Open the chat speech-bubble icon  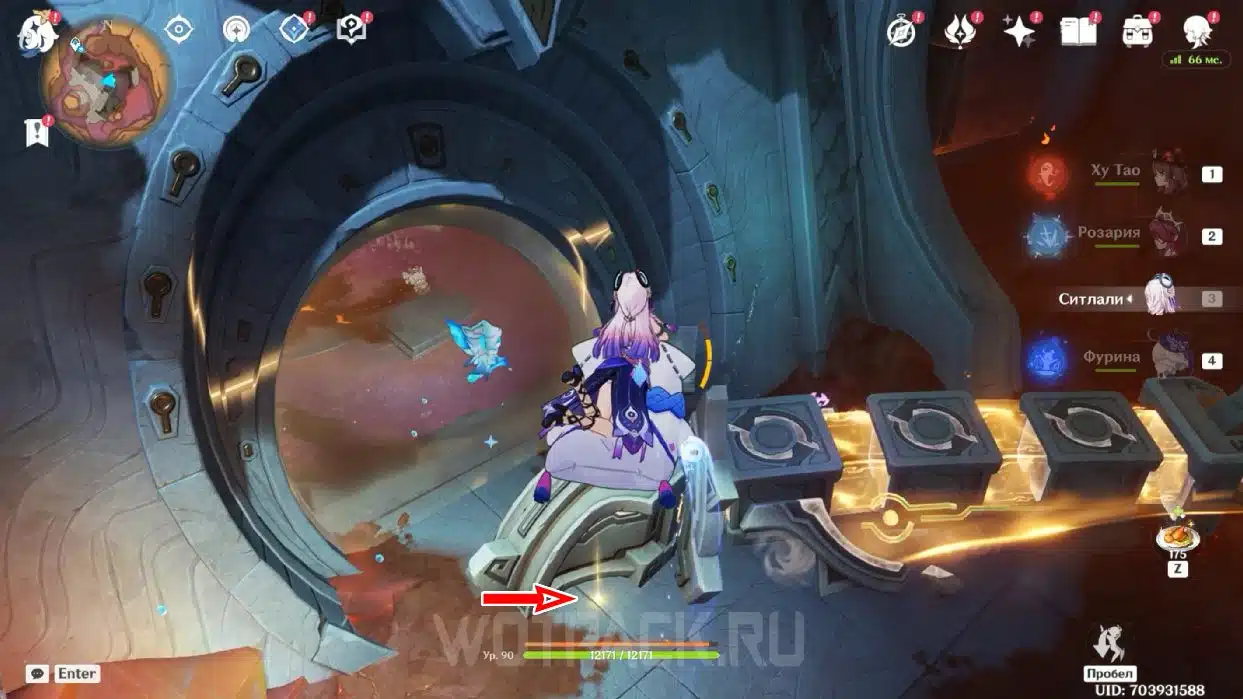click(x=38, y=674)
